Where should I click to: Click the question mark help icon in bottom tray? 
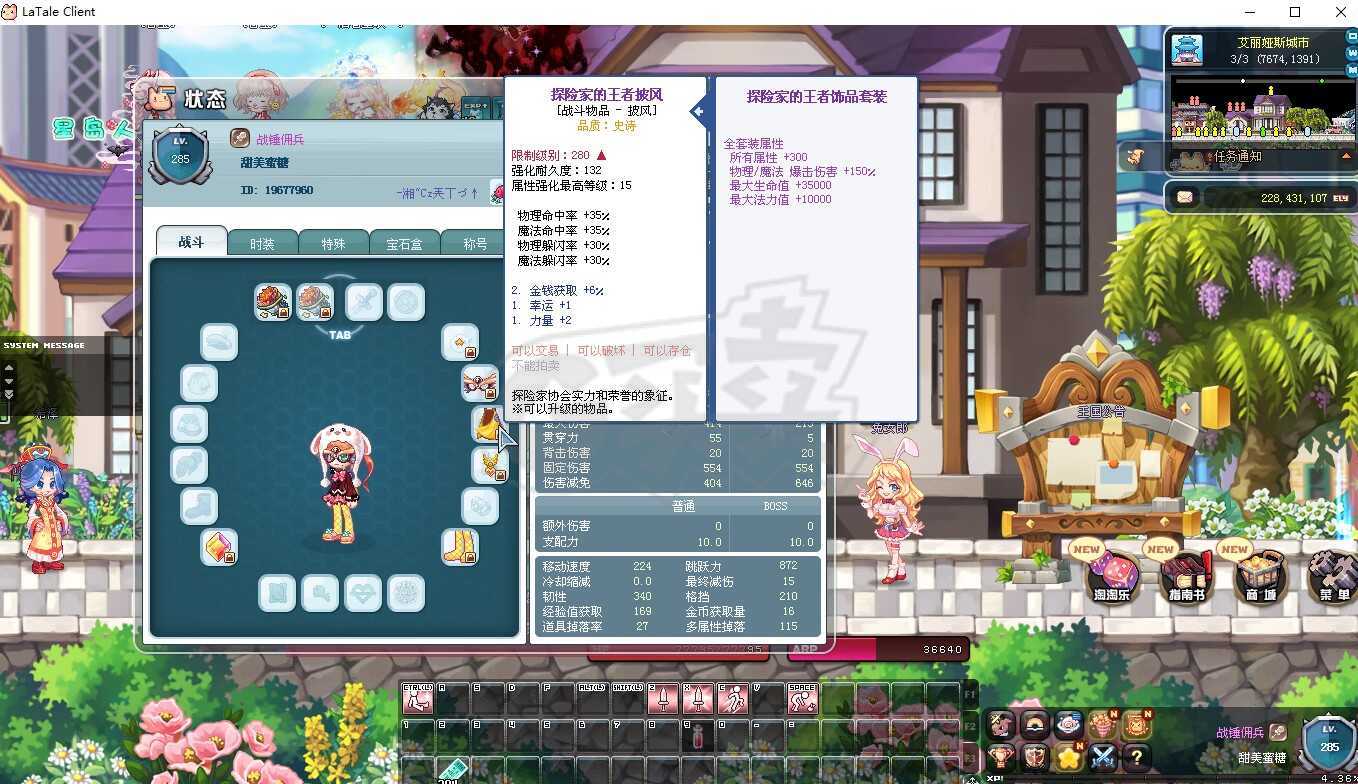coord(1138,757)
